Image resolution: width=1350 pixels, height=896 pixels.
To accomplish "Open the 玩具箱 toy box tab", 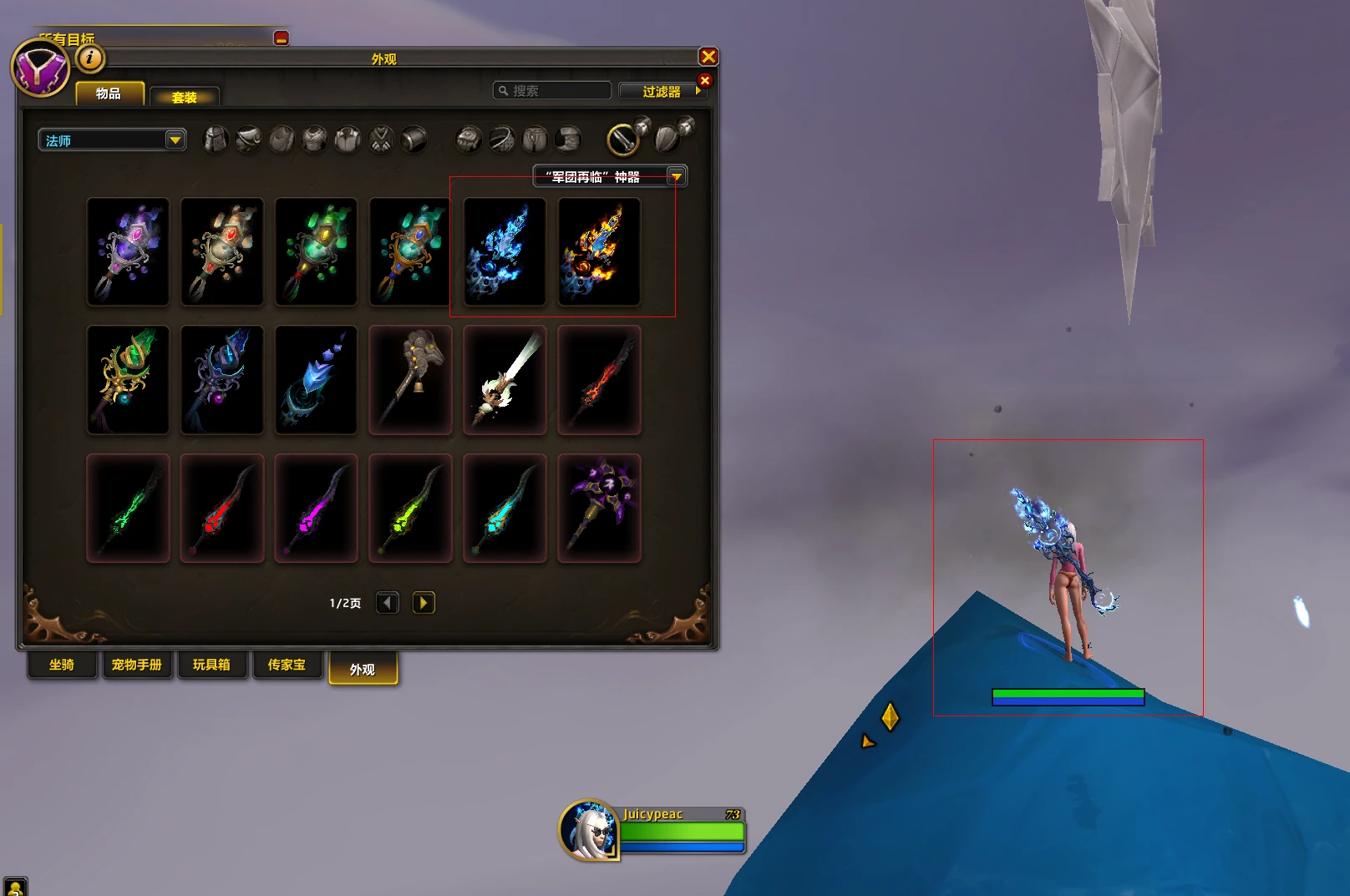I will pos(211,665).
